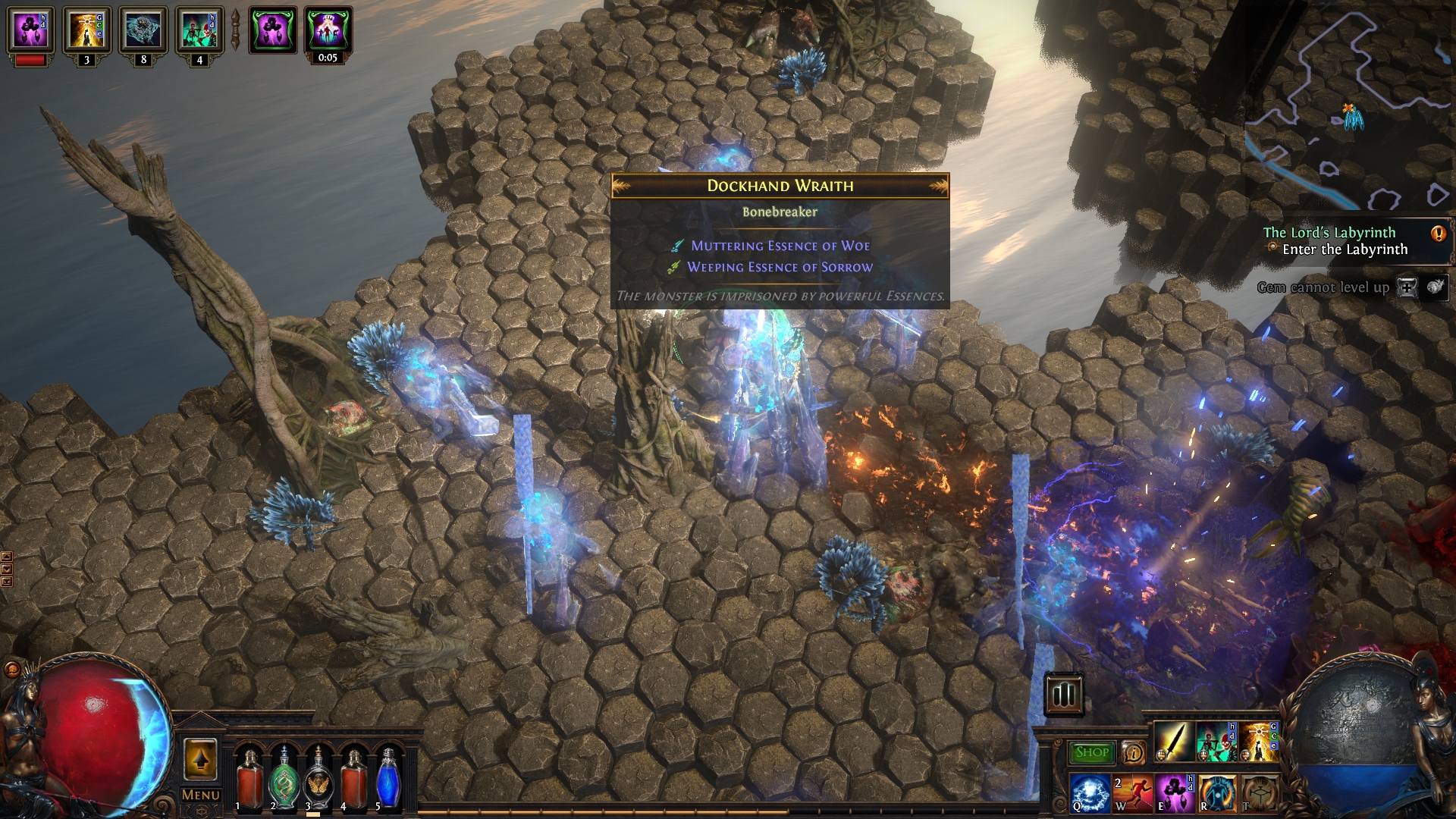
Task: Use the green flask in slot 2
Action: click(284, 779)
